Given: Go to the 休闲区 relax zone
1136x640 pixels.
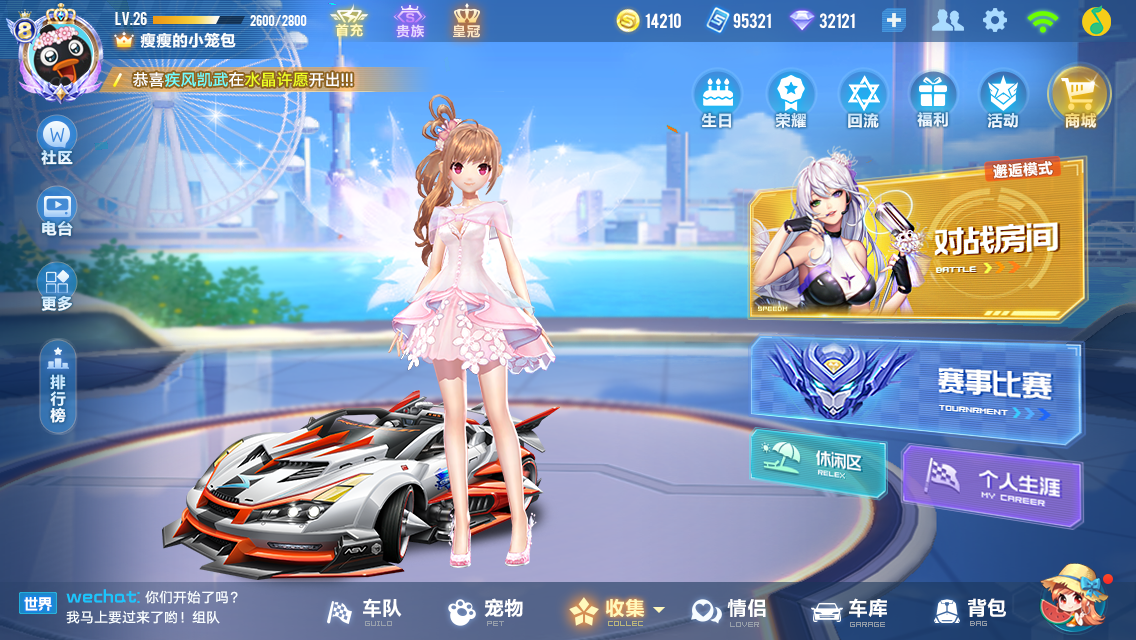Looking at the screenshot, I should pyautogui.click(x=819, y=463).
